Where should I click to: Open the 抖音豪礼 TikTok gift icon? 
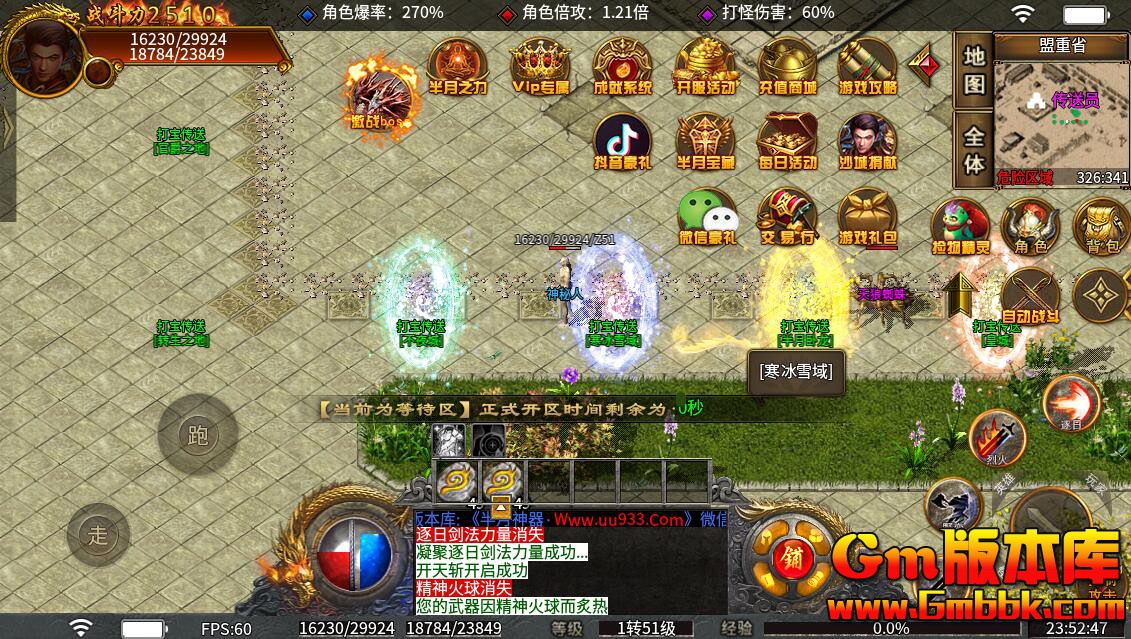point(622,141)
